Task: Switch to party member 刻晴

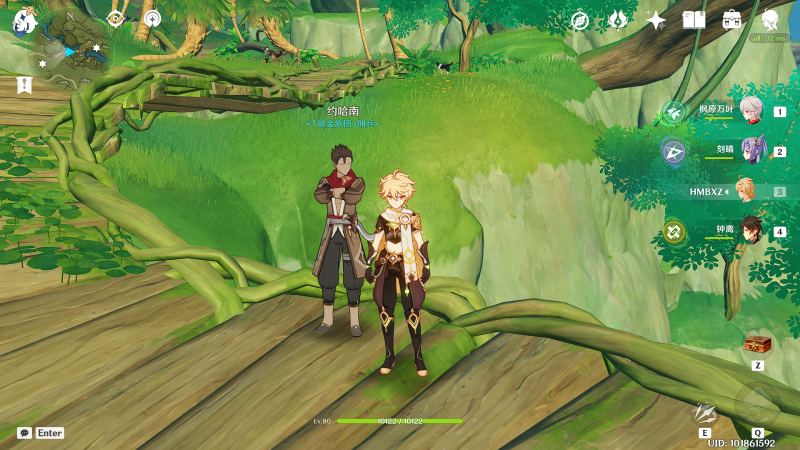Action: click(x=751, y=151)
